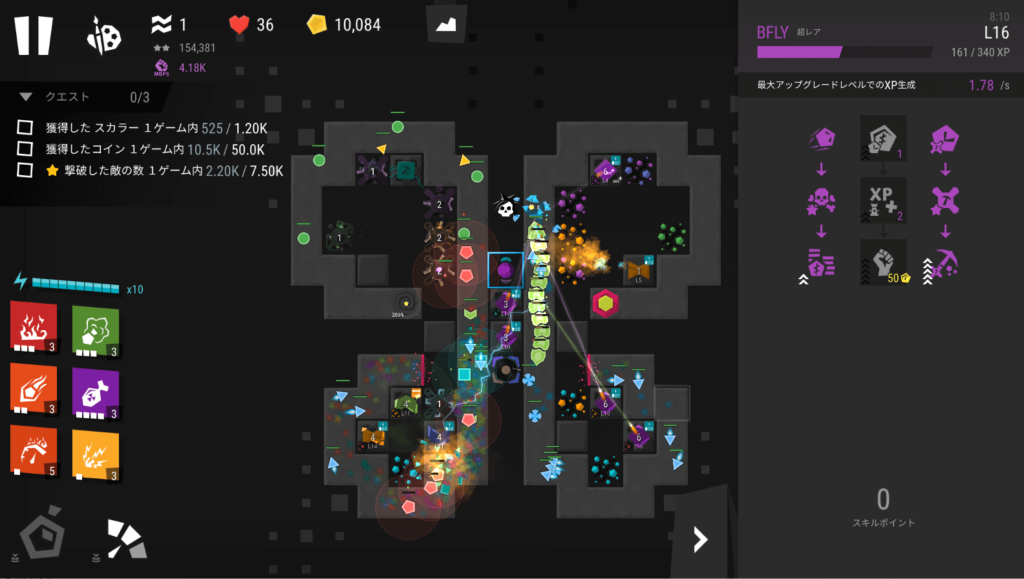Start the next wave with the arrow
The width and height of the screenshot is (1024, 579).
click(x=700, y=540)
